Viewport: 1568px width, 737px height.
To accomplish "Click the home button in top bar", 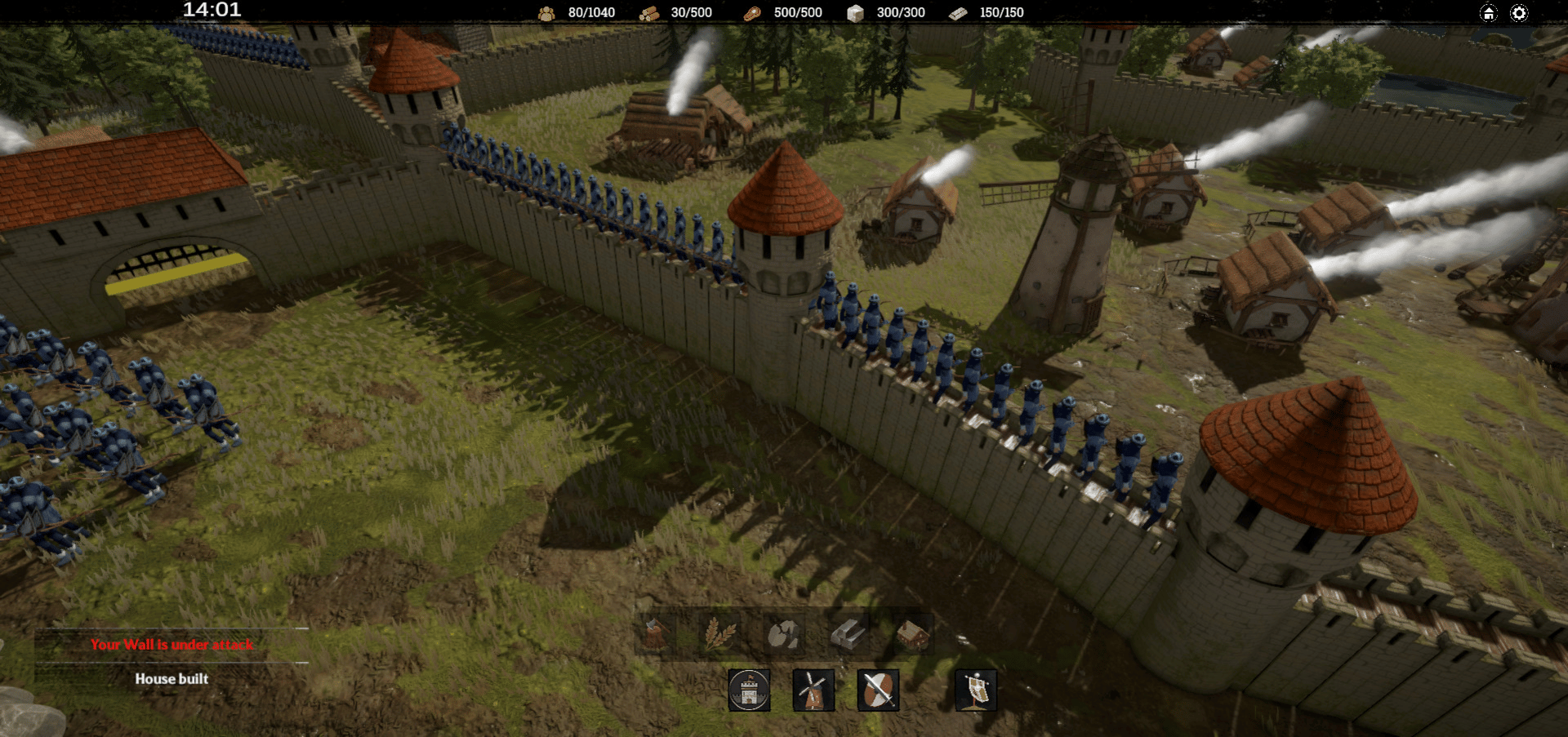I will (x=1489, y=13).
